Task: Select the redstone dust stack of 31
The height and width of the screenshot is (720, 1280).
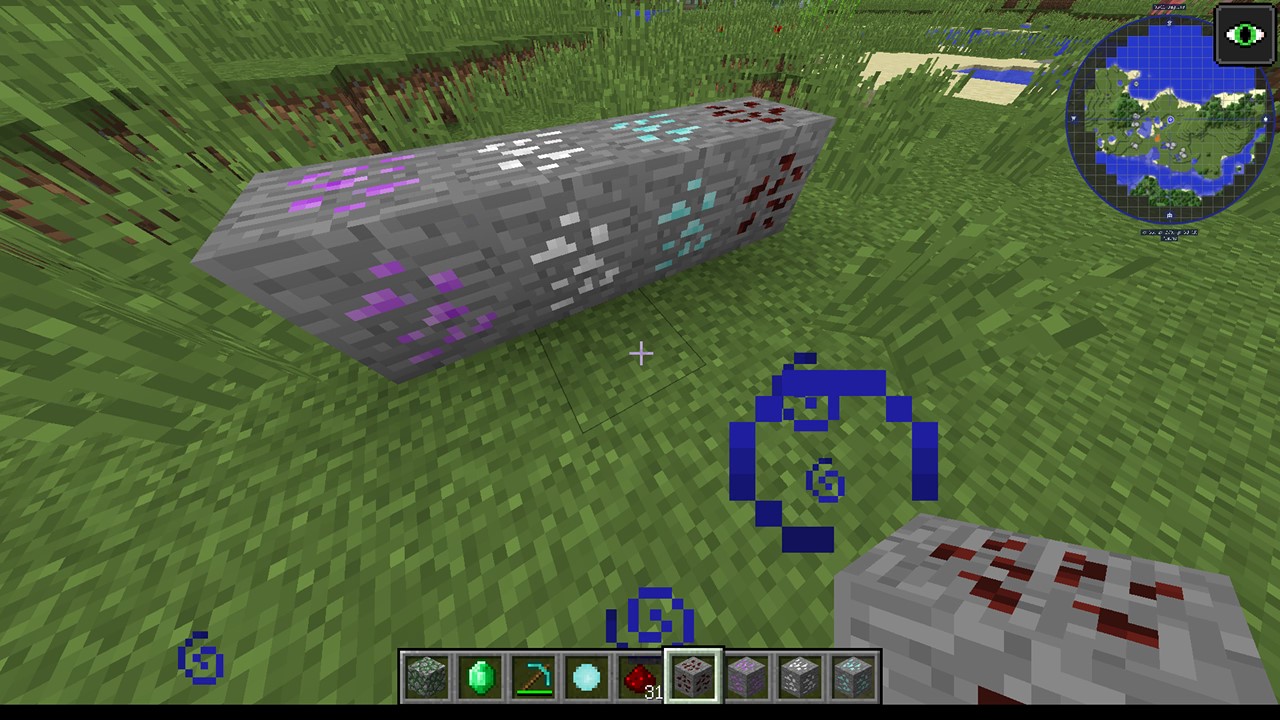Action: pos(641,678)
